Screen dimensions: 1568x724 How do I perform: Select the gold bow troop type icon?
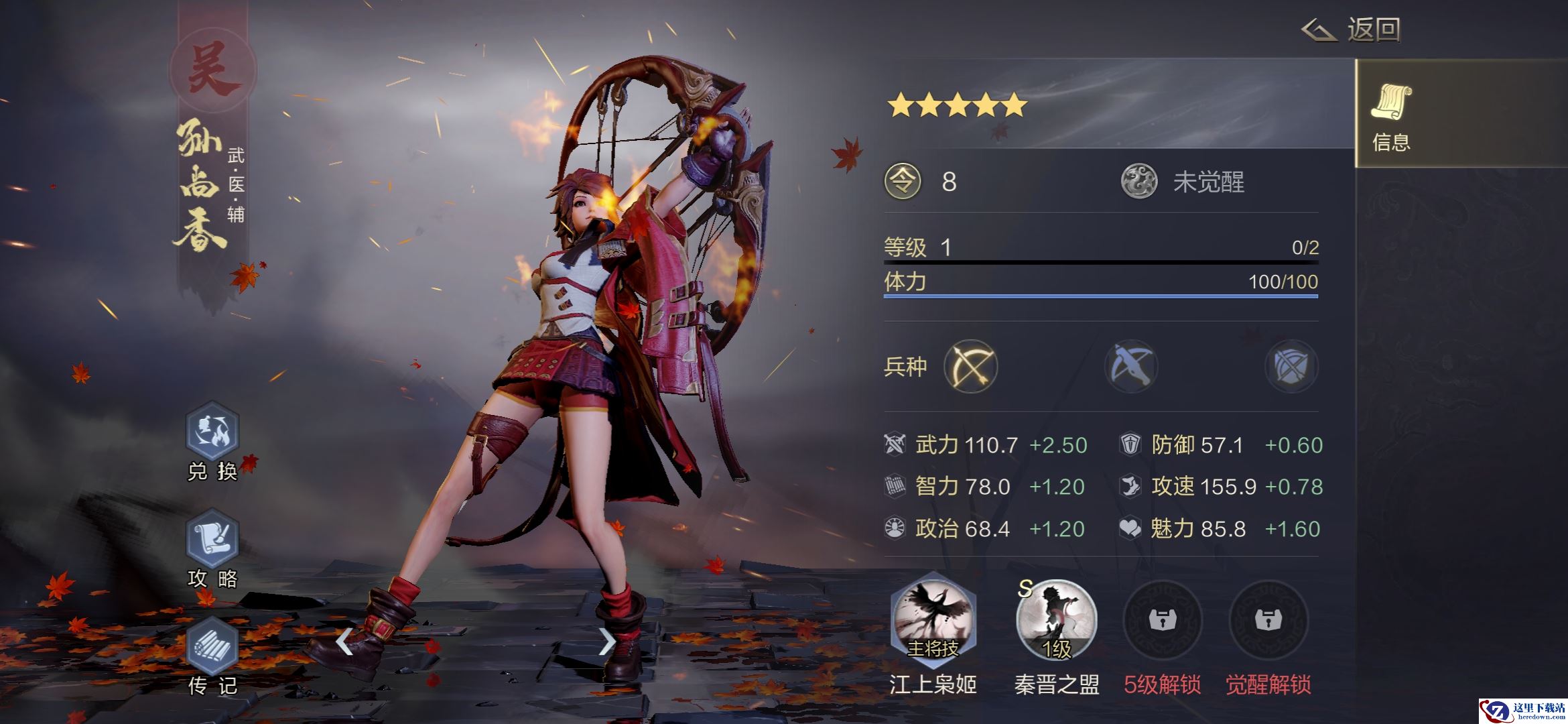click(970, 367)
